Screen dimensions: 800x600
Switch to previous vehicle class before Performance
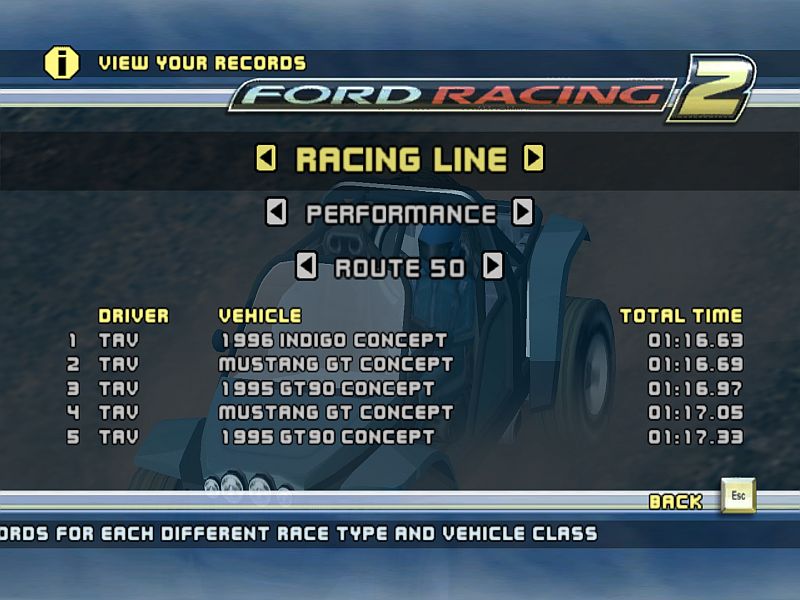click(277, 213)
